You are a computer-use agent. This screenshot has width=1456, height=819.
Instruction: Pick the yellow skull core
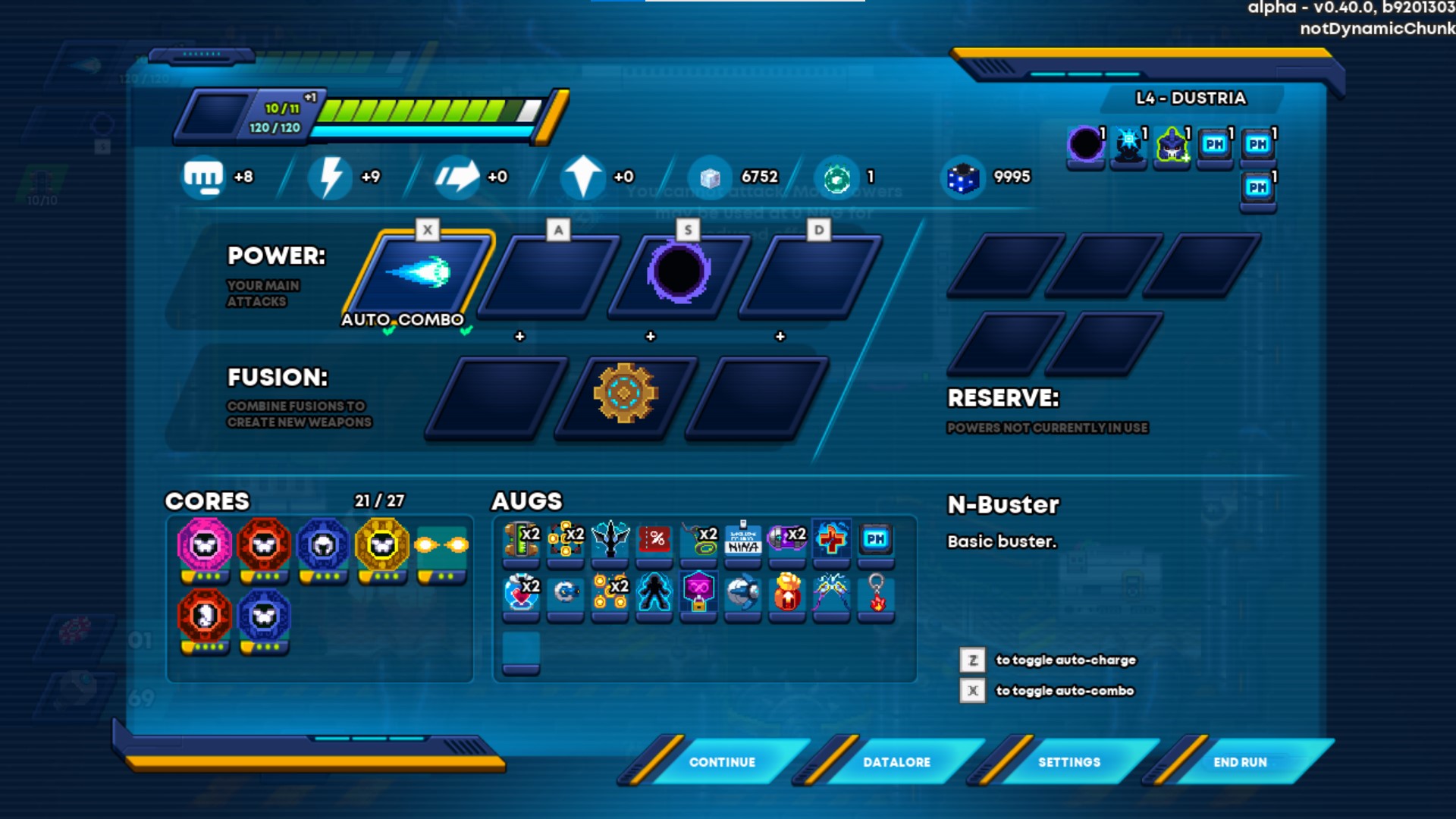tap(382, 544)
